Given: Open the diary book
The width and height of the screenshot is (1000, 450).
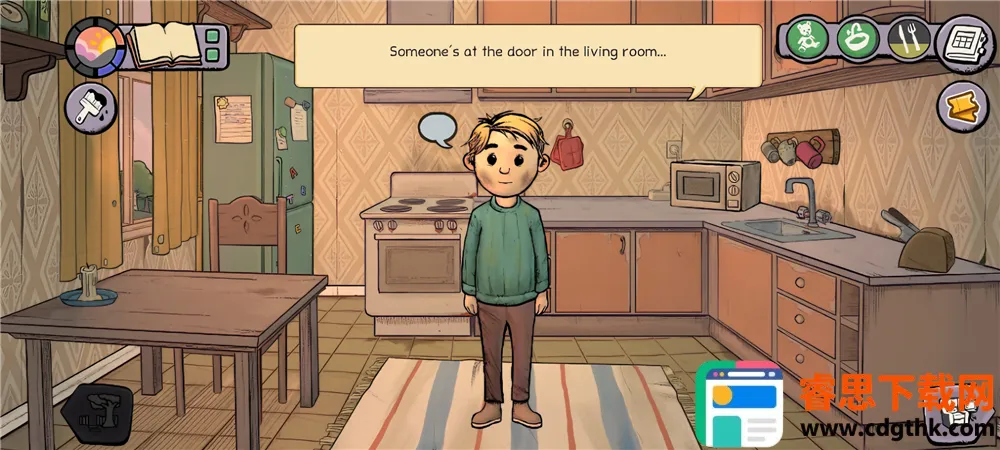Looking at the screenshot, I should click(x=165, y=45).
